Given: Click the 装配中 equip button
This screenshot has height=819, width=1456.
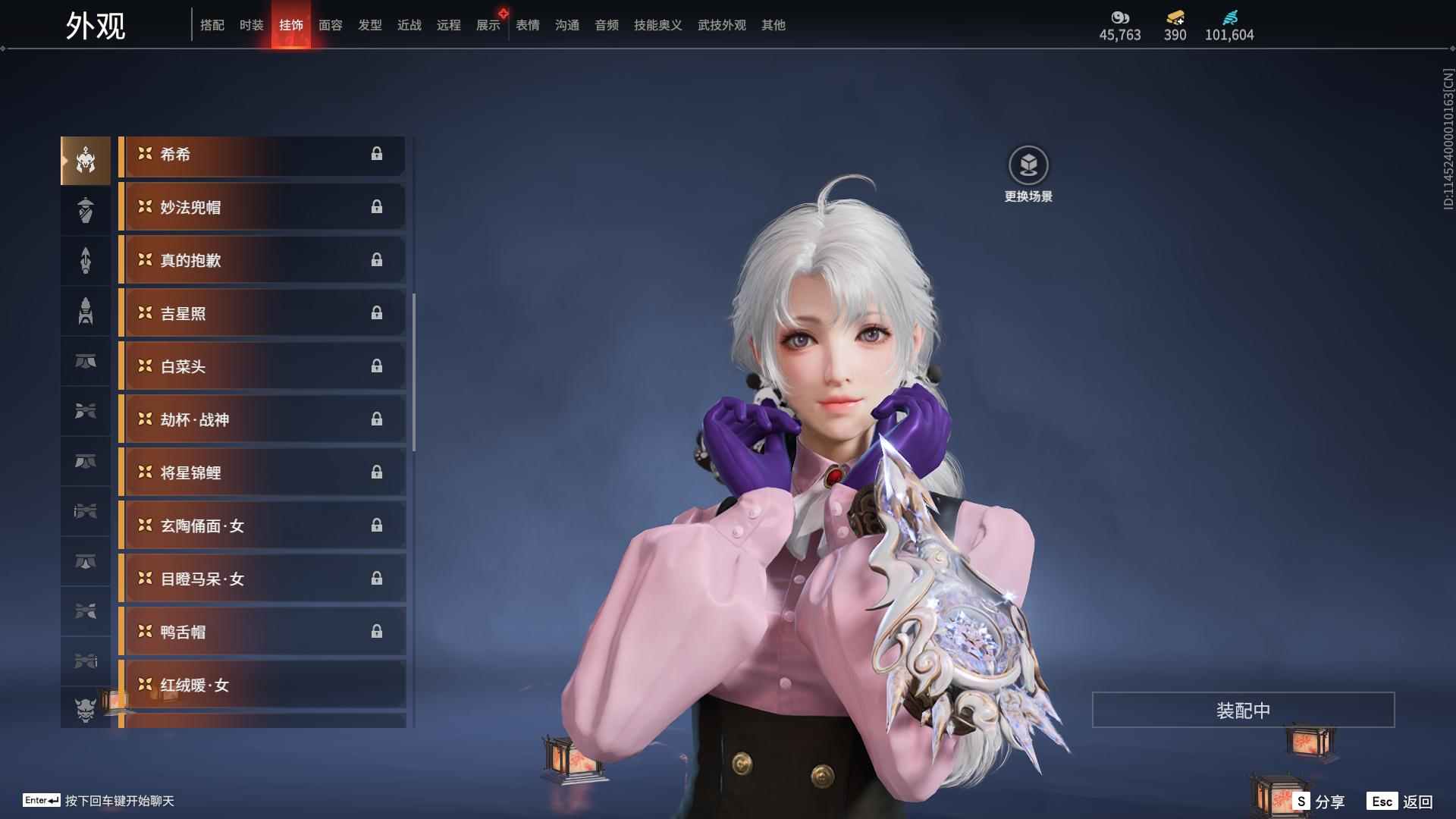Looking at the screenshot, I should pyautogui.click(x=1243, y=711).
